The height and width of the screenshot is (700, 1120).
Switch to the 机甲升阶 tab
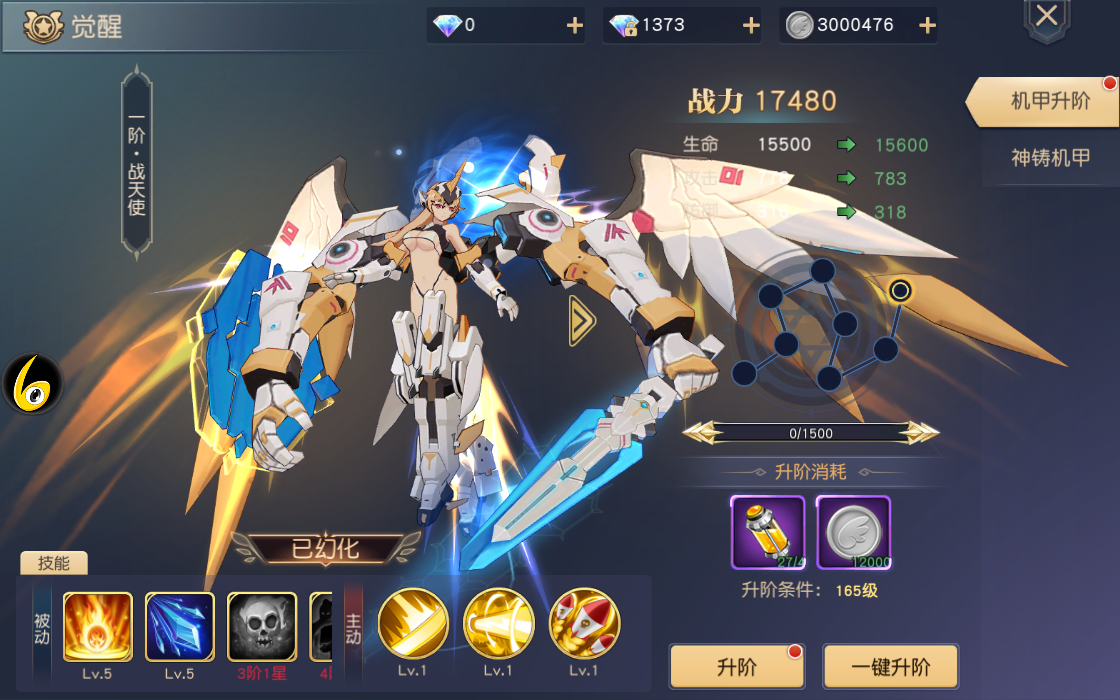click(1049, 101)
